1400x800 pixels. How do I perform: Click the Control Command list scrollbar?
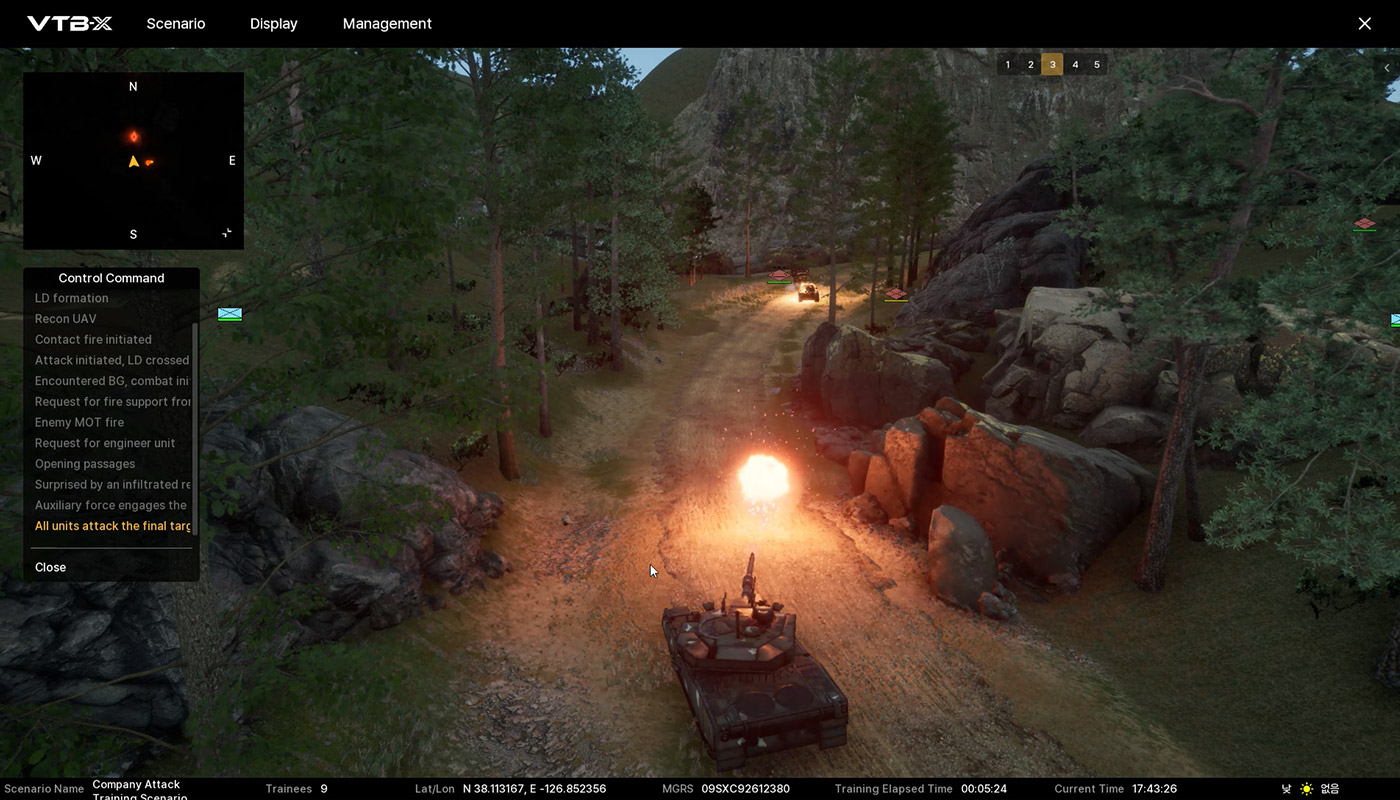(x=194, y=428)
